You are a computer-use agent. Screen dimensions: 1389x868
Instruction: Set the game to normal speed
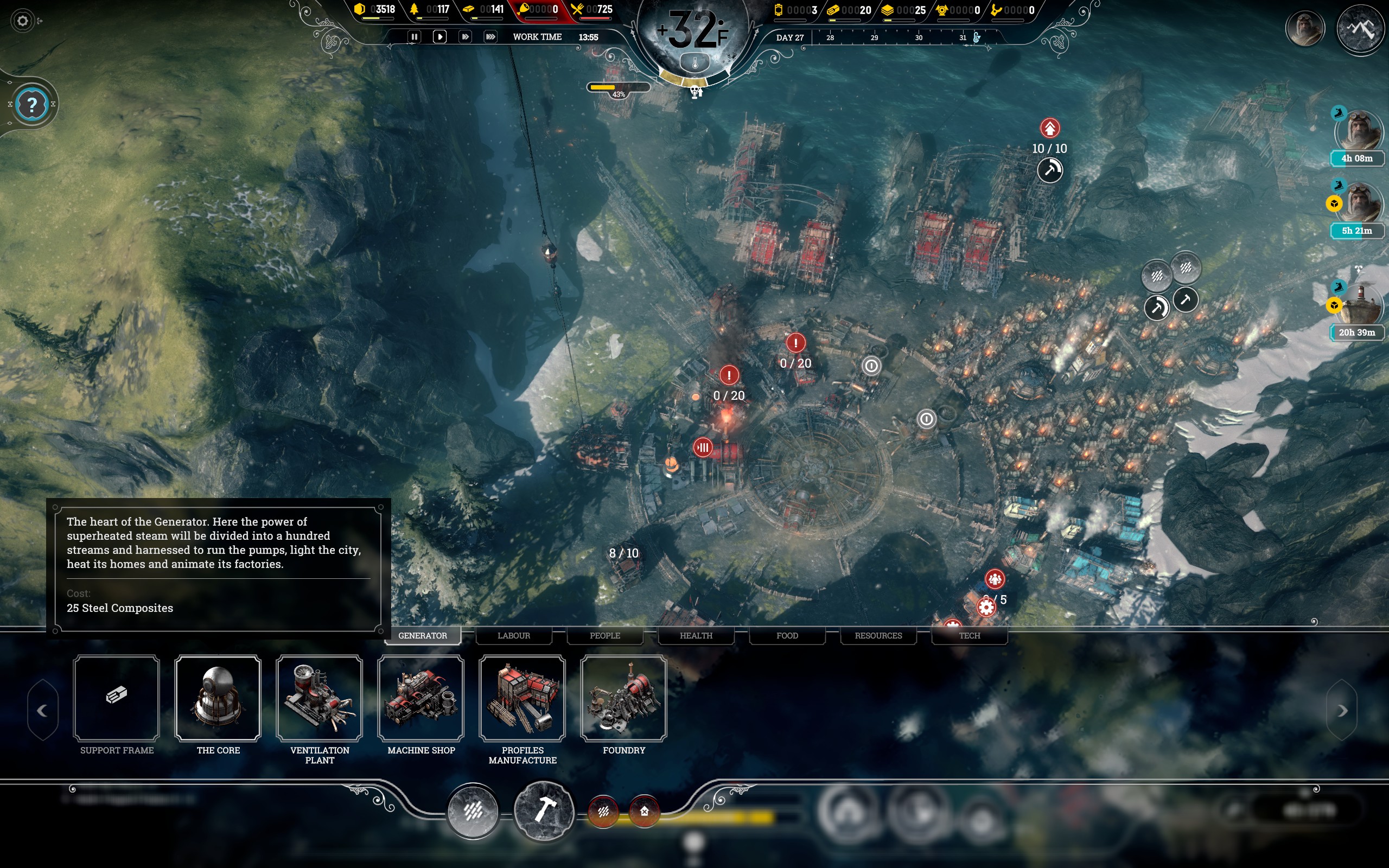439,37
